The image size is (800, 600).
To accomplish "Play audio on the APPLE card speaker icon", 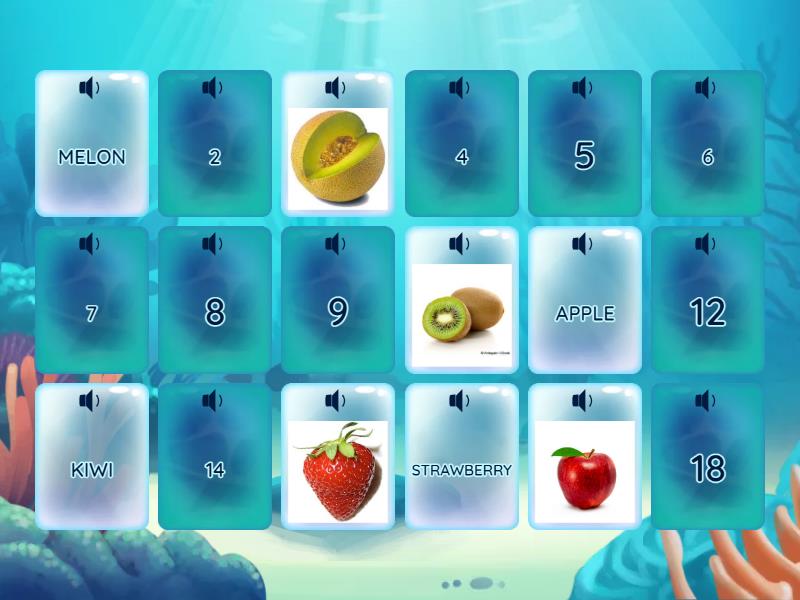I will coord(583,244).
